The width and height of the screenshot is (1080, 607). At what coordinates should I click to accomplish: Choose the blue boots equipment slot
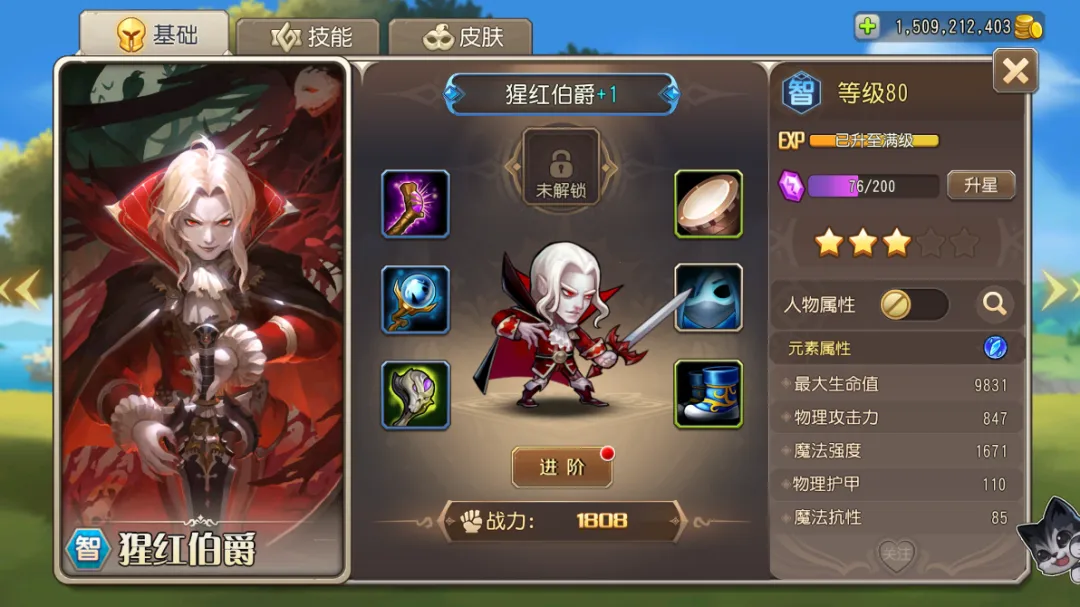pos(708,394)
